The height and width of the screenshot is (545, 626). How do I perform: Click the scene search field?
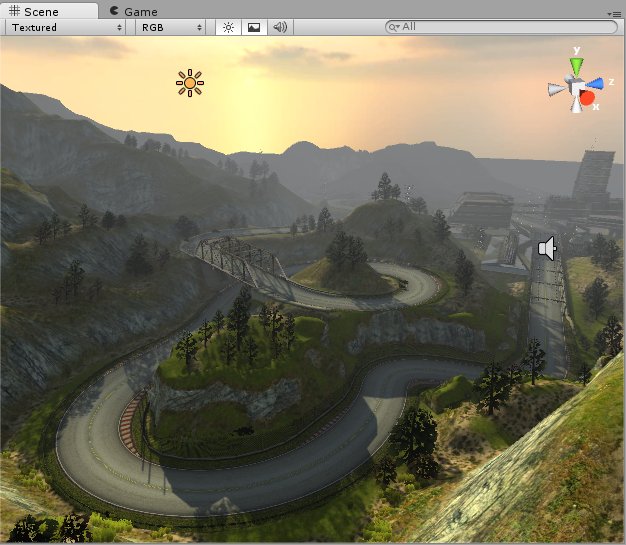[x=500, y=27]
